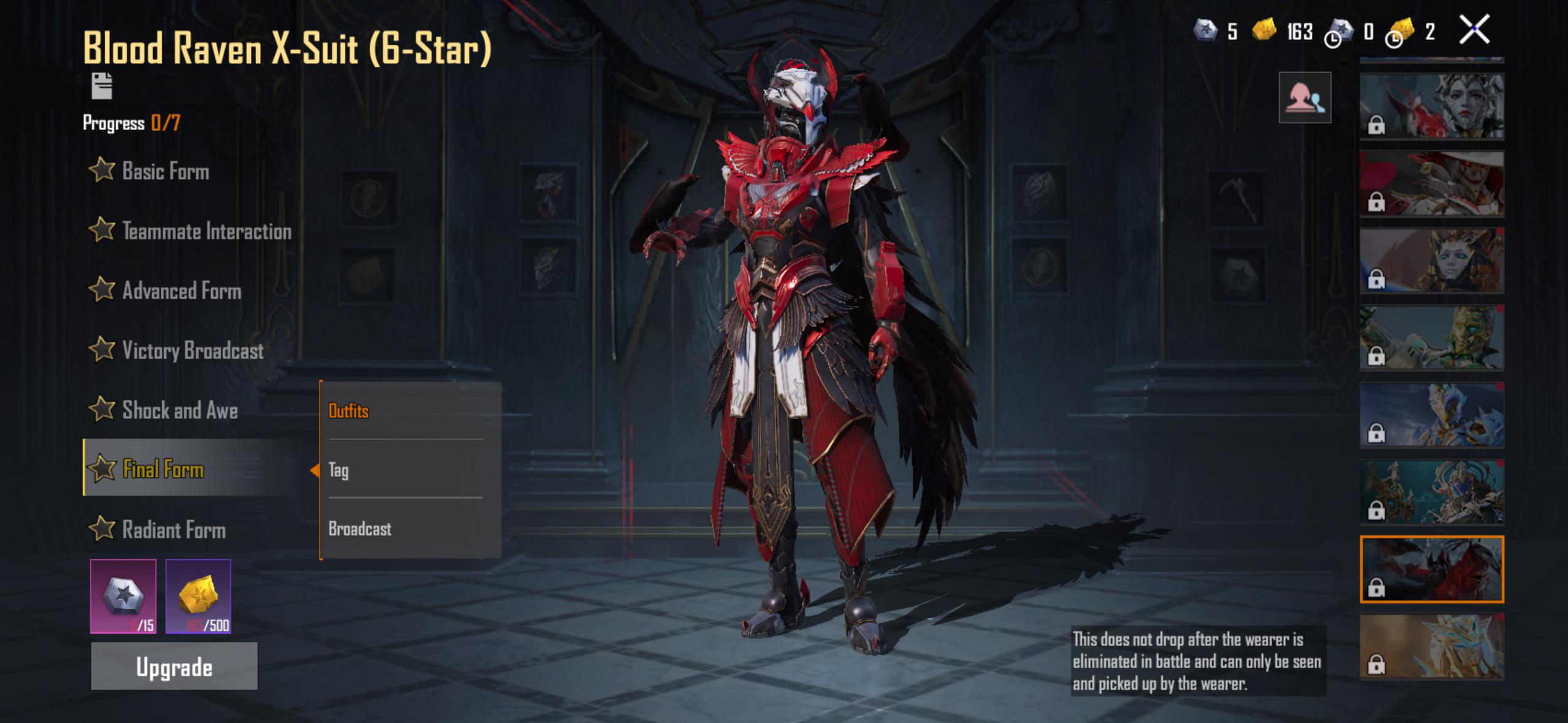Pick the green-and-gold masked suit thumbnail
The height and width of the screenshot is (723, 1568).
click(x=1432, y=338)
